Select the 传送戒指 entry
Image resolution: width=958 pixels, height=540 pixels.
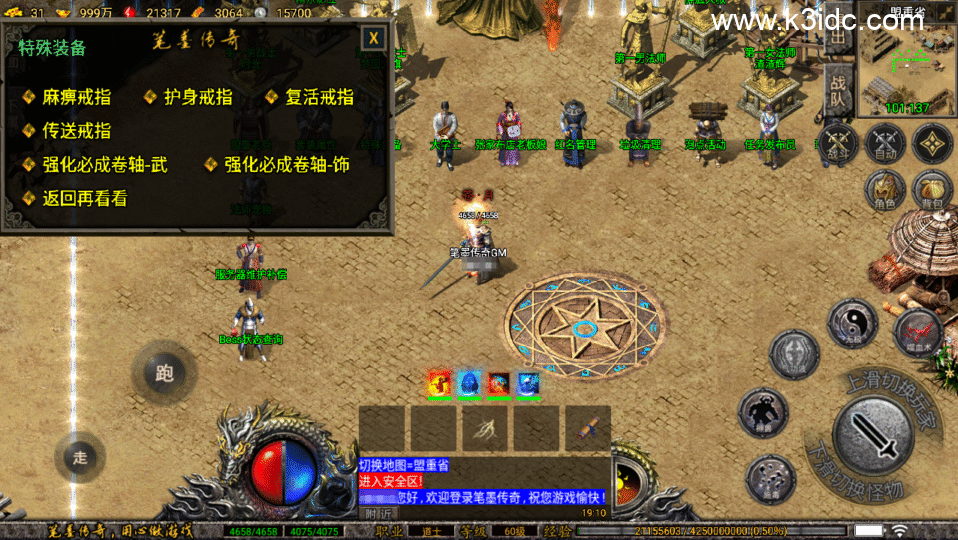(x=76, y=130)
